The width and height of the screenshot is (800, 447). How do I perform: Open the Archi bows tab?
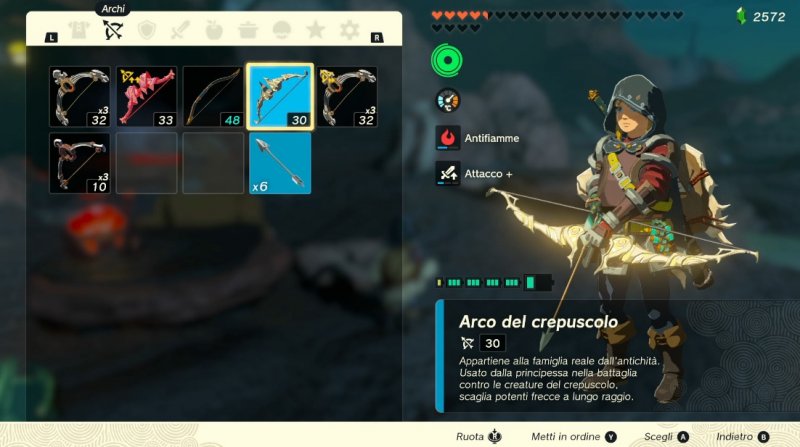pos(113,30)
